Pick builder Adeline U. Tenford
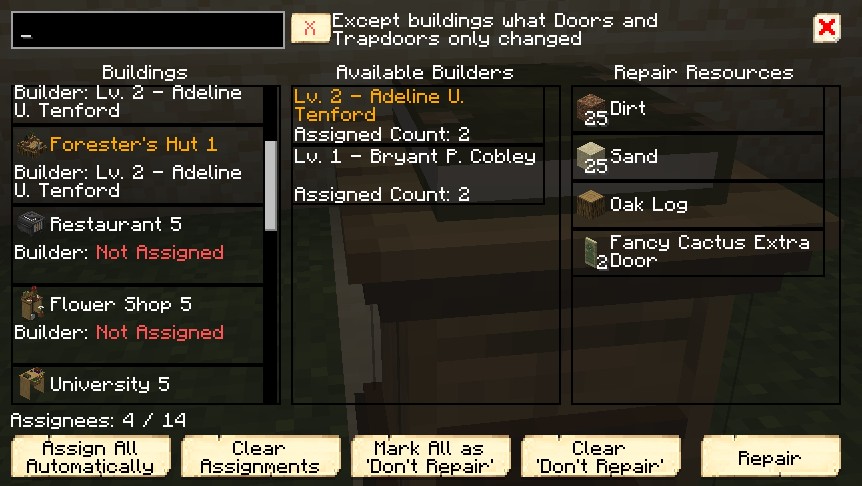 click(419, 115)
